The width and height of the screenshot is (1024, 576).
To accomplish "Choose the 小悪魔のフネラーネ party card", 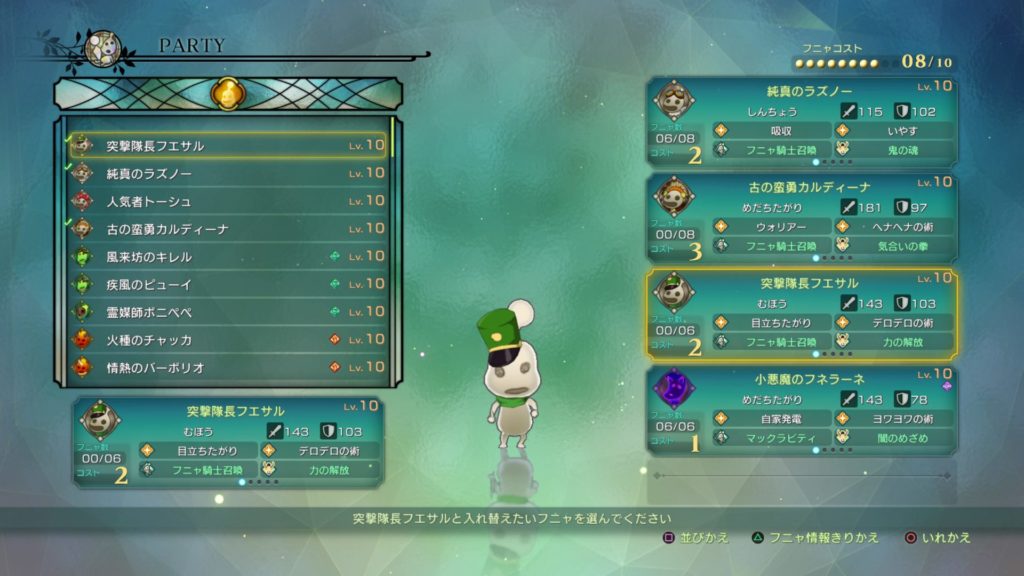I will pos(802,410).
